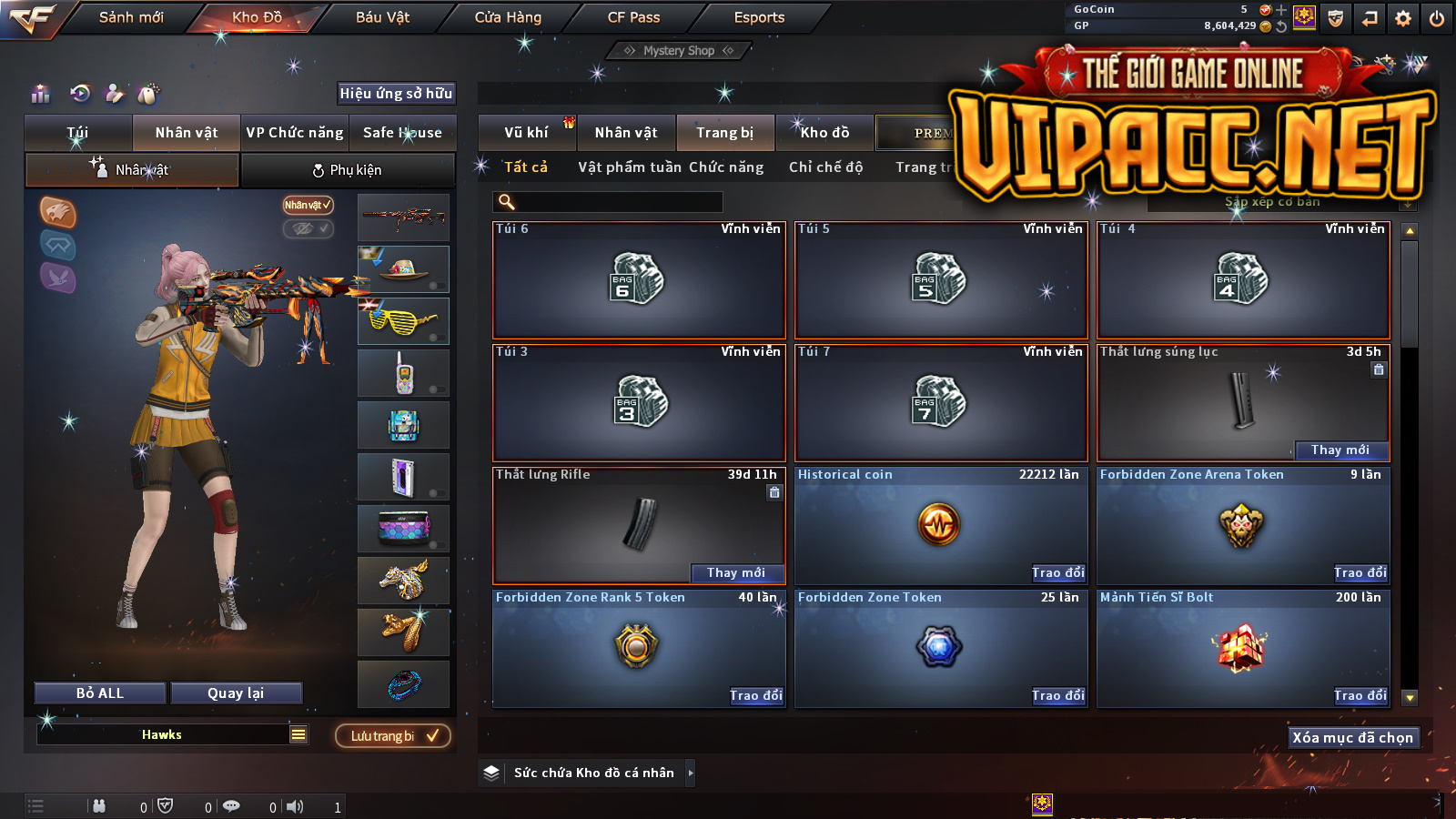
Task: Show the Chức năng filter
Action: point(726,167)
